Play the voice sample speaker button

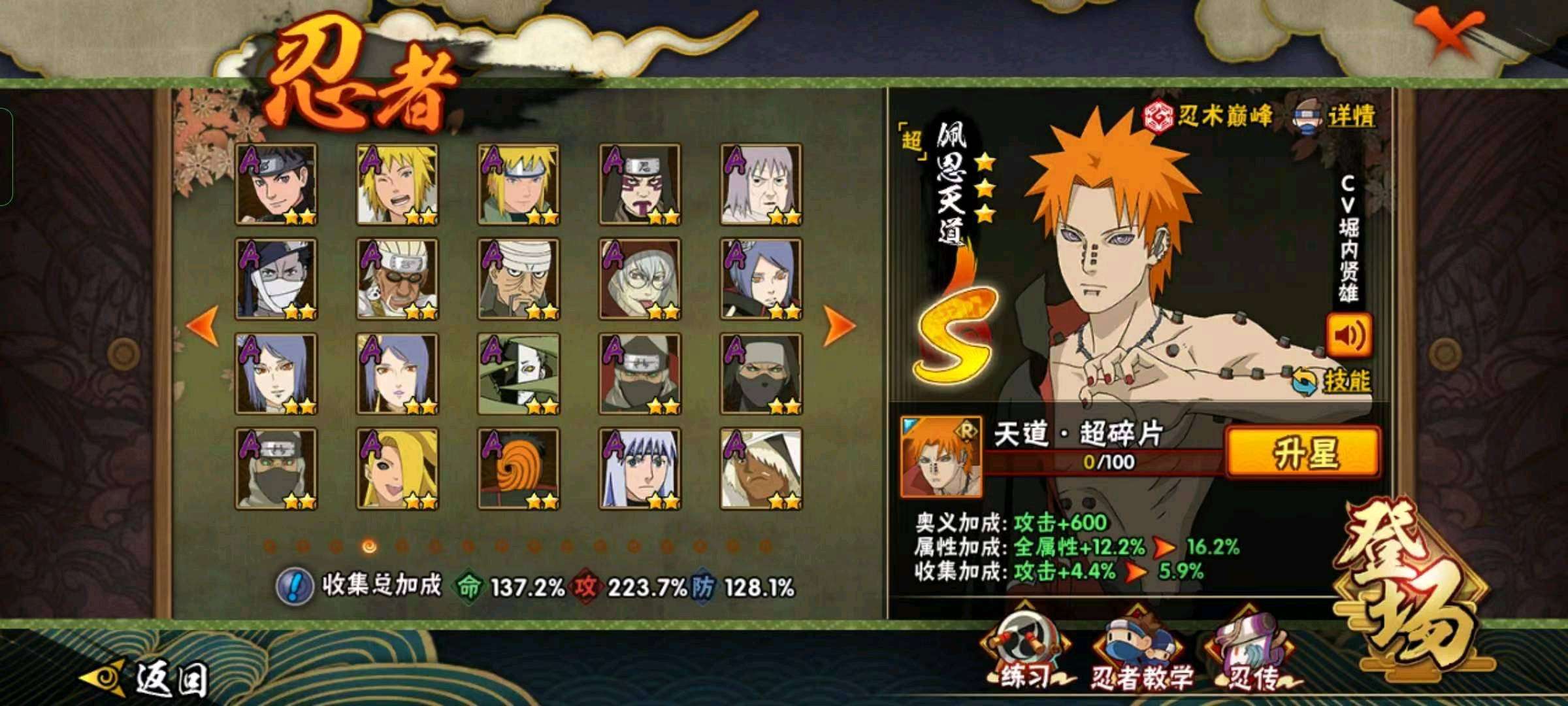point(1348,335)
